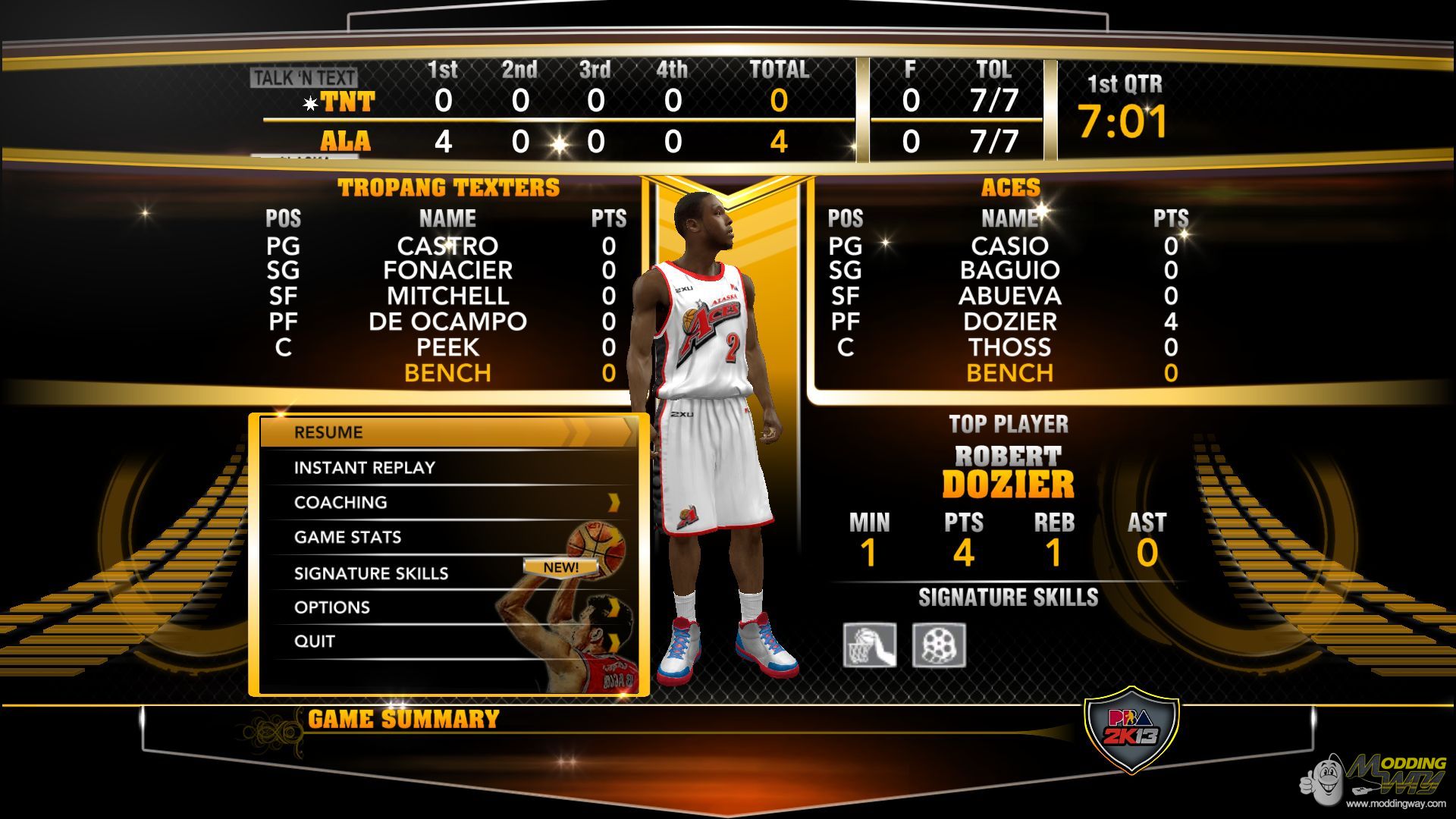Screen dimensions: 1456x819
Task: Click the film reel signature skill icon
Action: coord(939,645)
